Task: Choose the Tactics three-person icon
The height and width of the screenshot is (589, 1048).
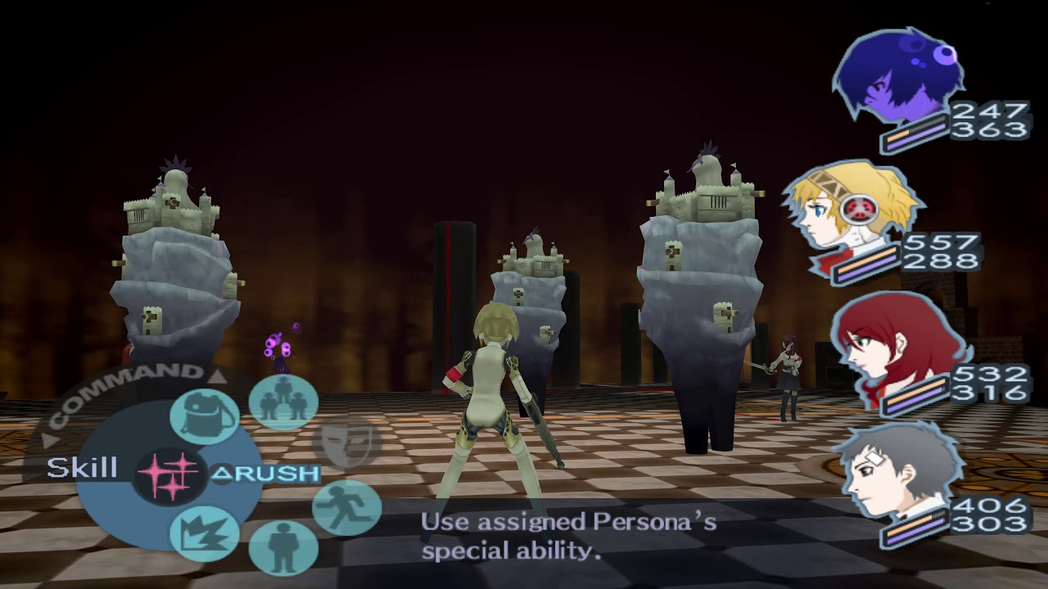Action: (x=283, y=403)
